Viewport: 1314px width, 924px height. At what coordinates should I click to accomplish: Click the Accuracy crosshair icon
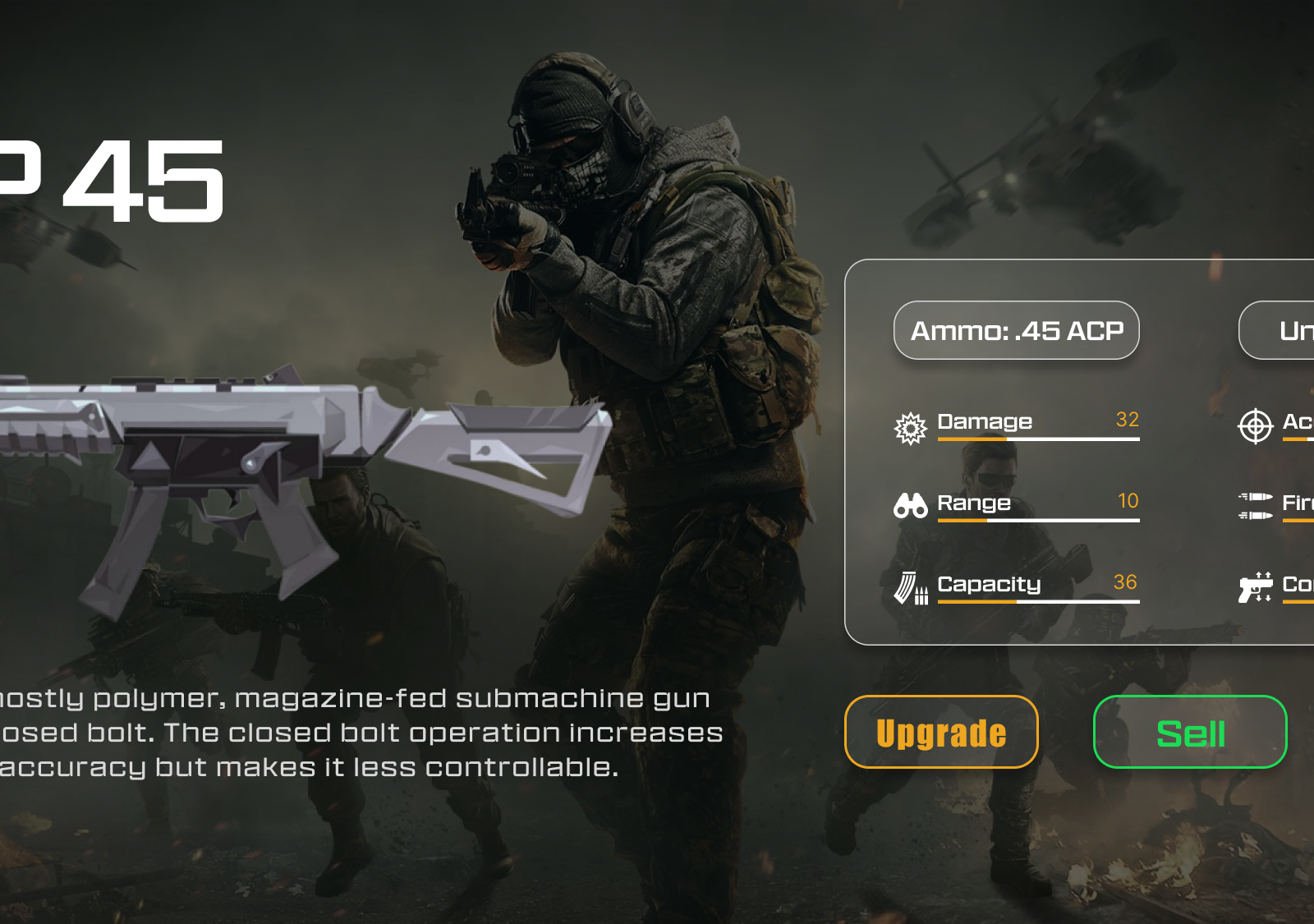1254,425
